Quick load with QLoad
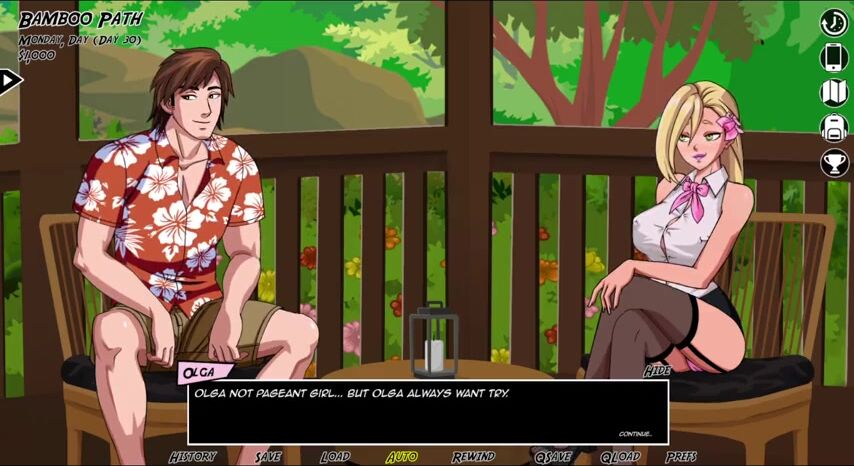The image size is (854, 466). click(x=620, y=456)
